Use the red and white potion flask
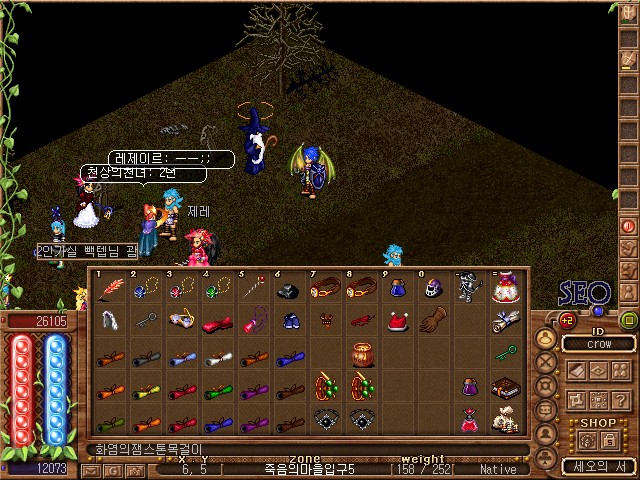 coord(504,290)
